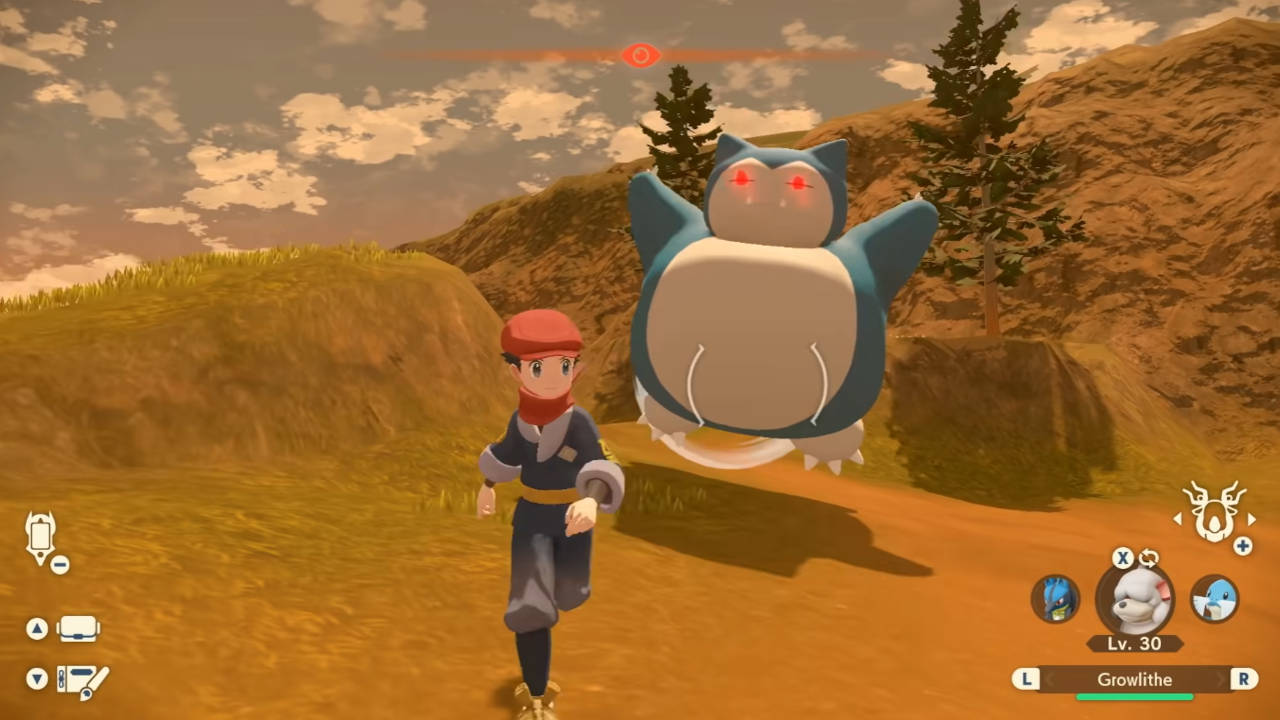The width and height of the screenshot is (1280, 720).
Task: Select Lucario's party portrait
Action: click(1057, 599)
